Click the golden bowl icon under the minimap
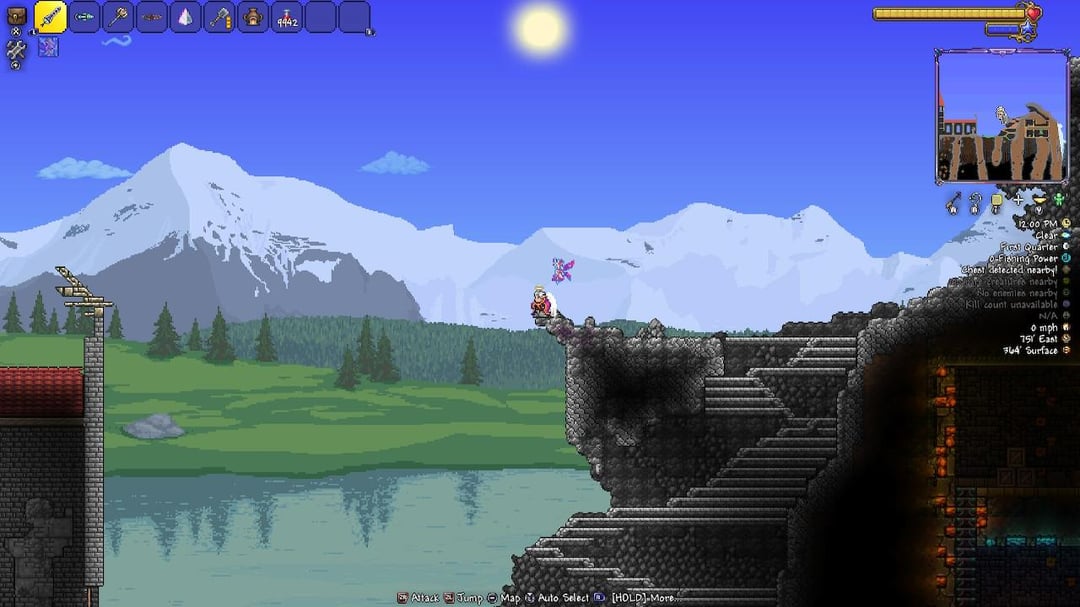Viewport: 1080px width, 607px height. coord(1039,199)
